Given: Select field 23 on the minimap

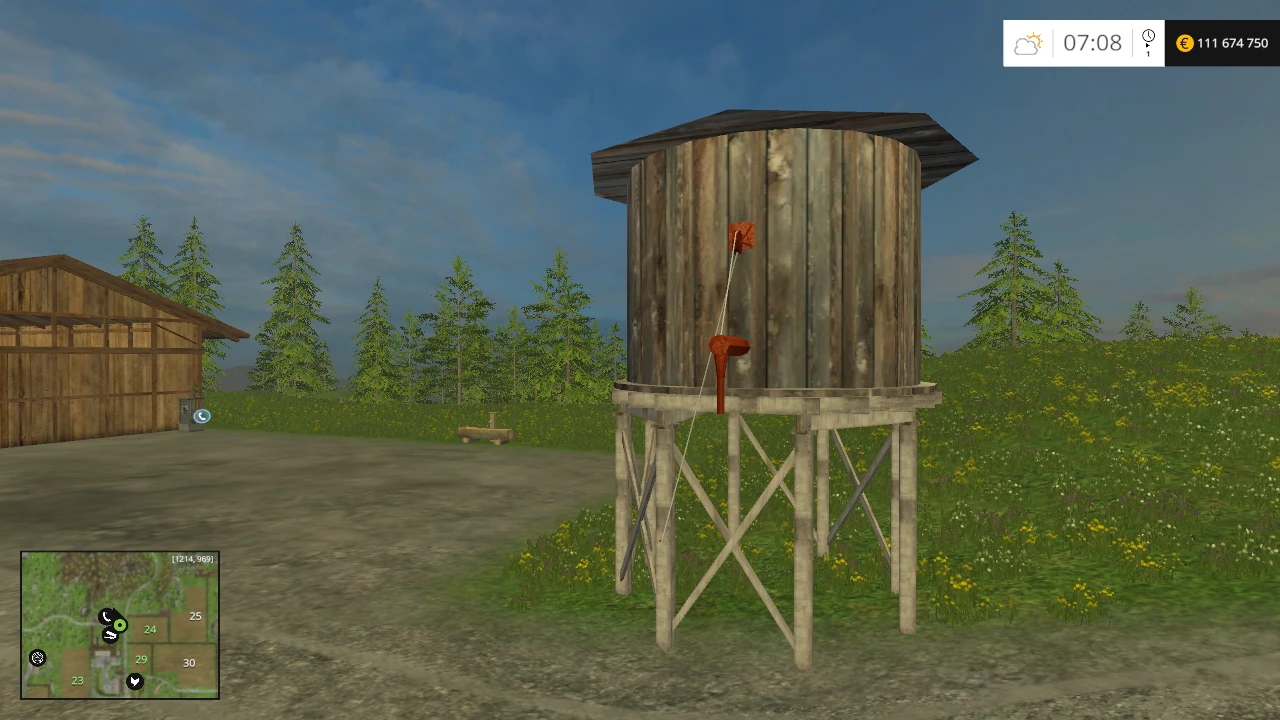Looking at the screenshot, I should point(77,680).
